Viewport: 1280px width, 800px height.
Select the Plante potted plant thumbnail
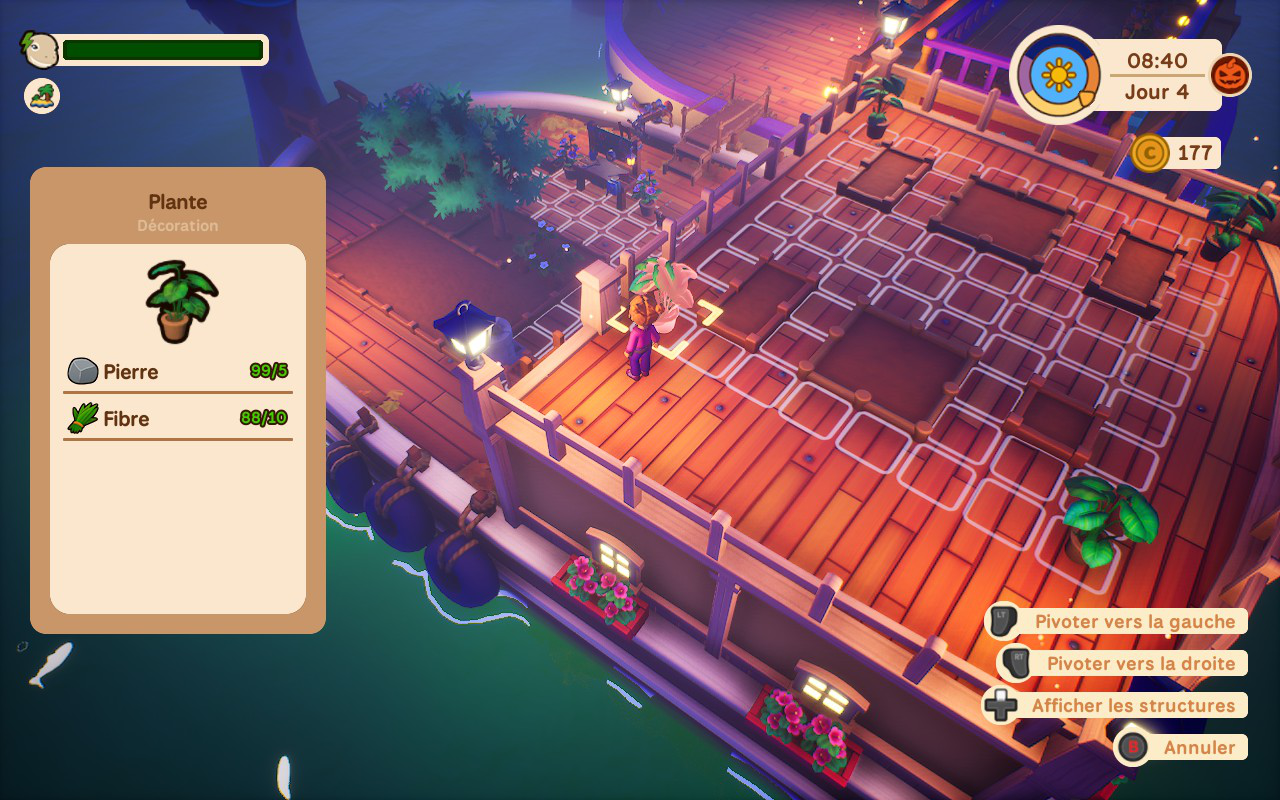tap(179, 300)
